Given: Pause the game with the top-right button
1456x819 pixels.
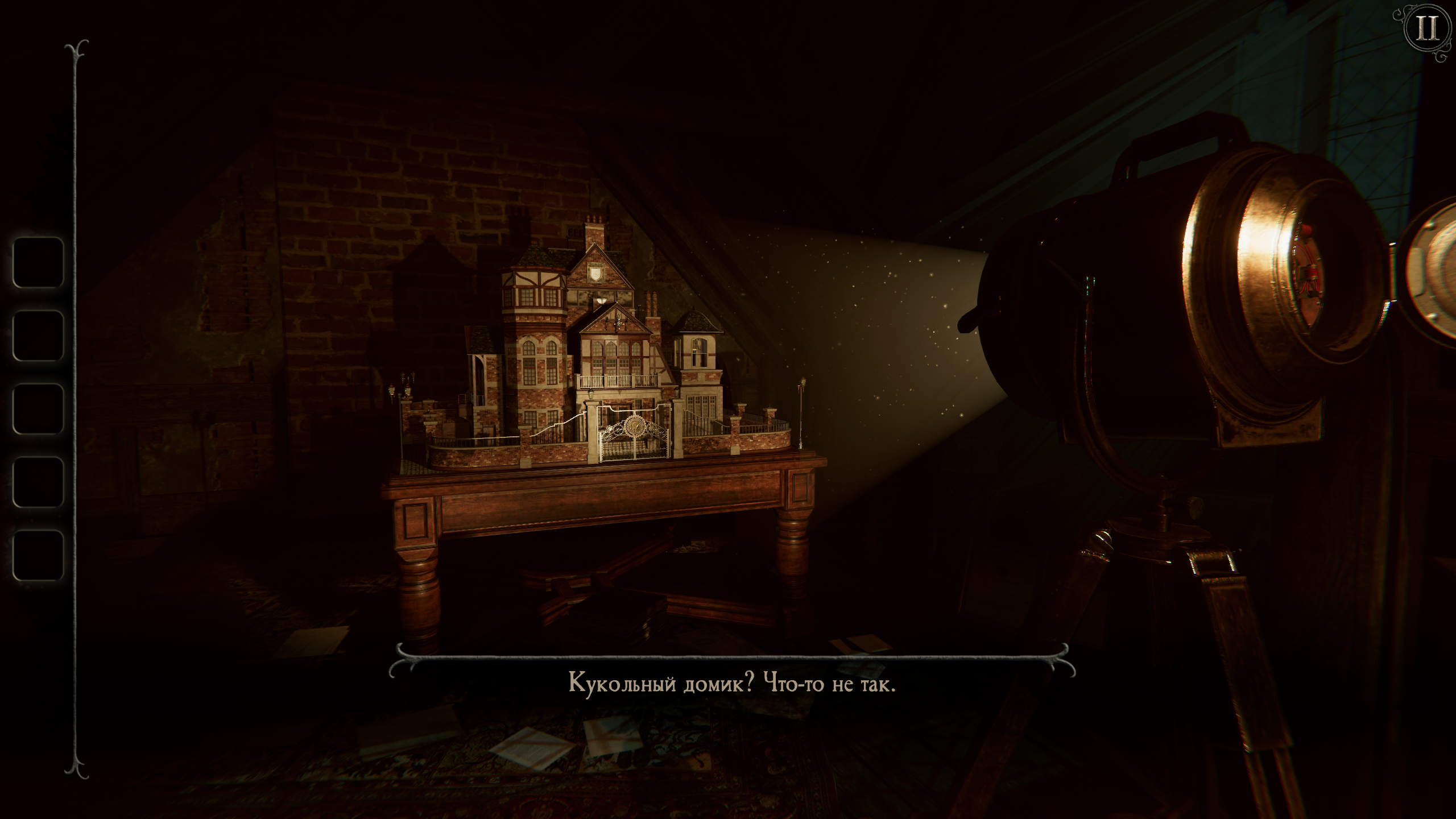Looking at the screenshot, I should pyautogui.click(x=1426, y=28).
